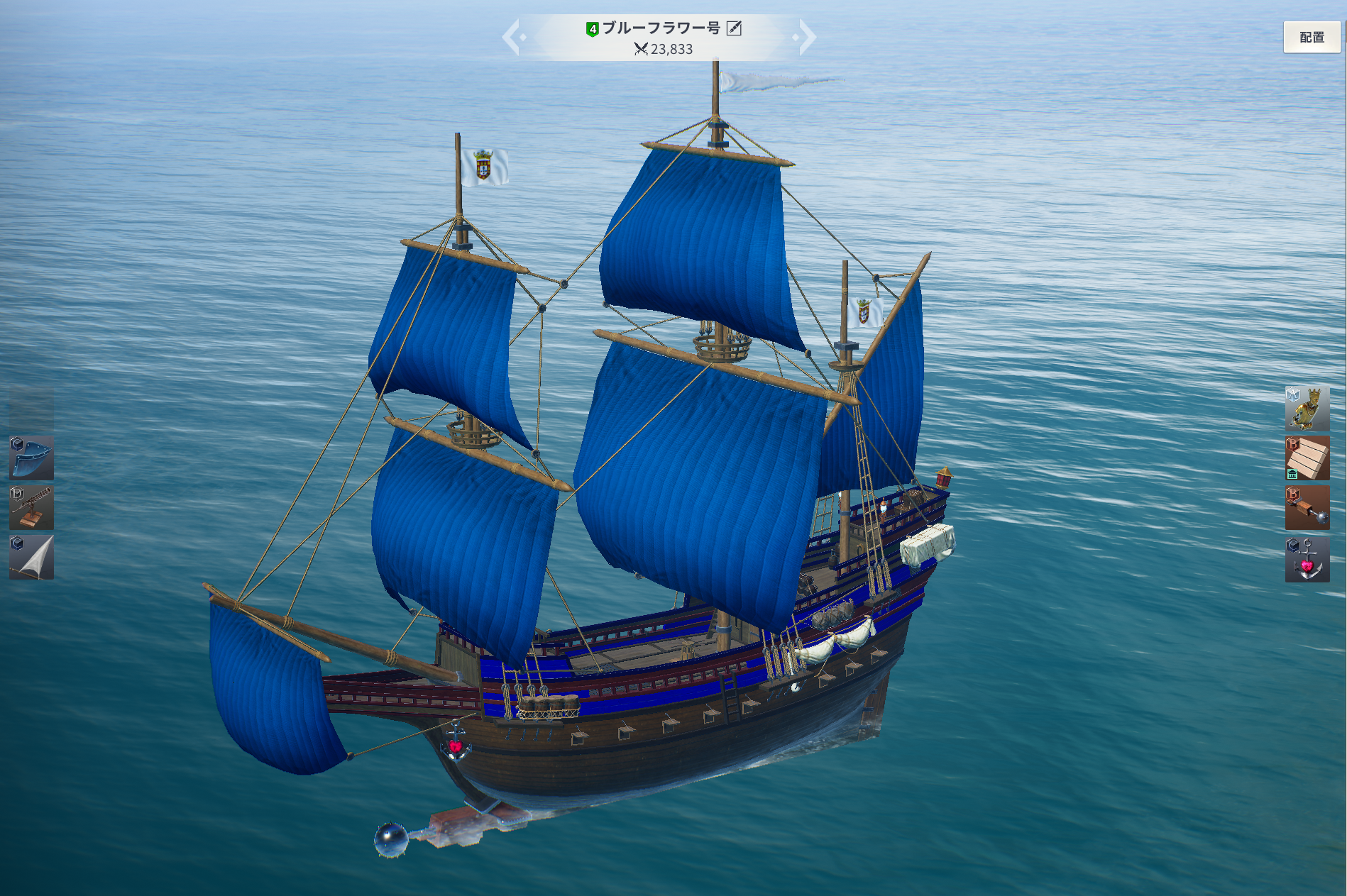Select the golden crowned figurehead slot
This screenshot has height=896, width=1347.
tap(1307, 409)
